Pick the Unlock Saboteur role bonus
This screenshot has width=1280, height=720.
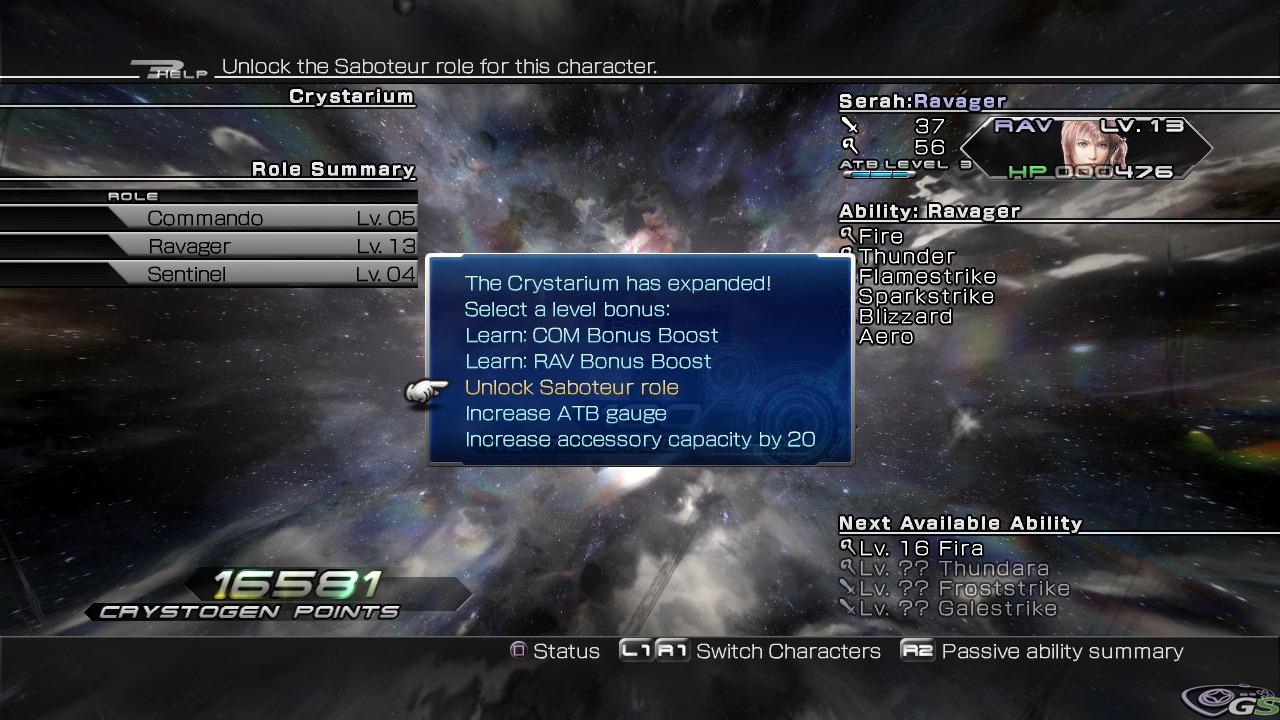pos(571,388)
